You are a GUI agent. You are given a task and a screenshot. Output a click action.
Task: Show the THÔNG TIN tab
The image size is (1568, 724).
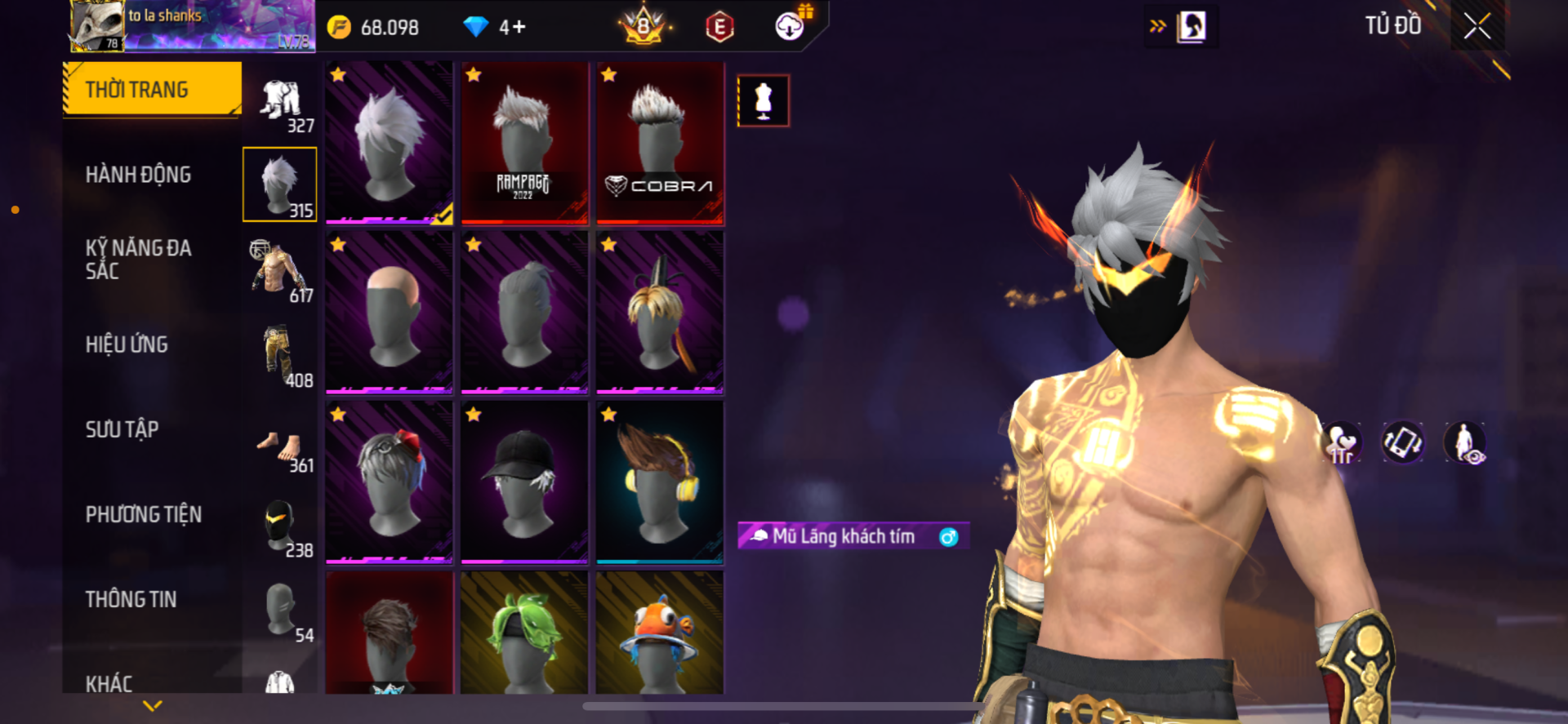point(131,599)
